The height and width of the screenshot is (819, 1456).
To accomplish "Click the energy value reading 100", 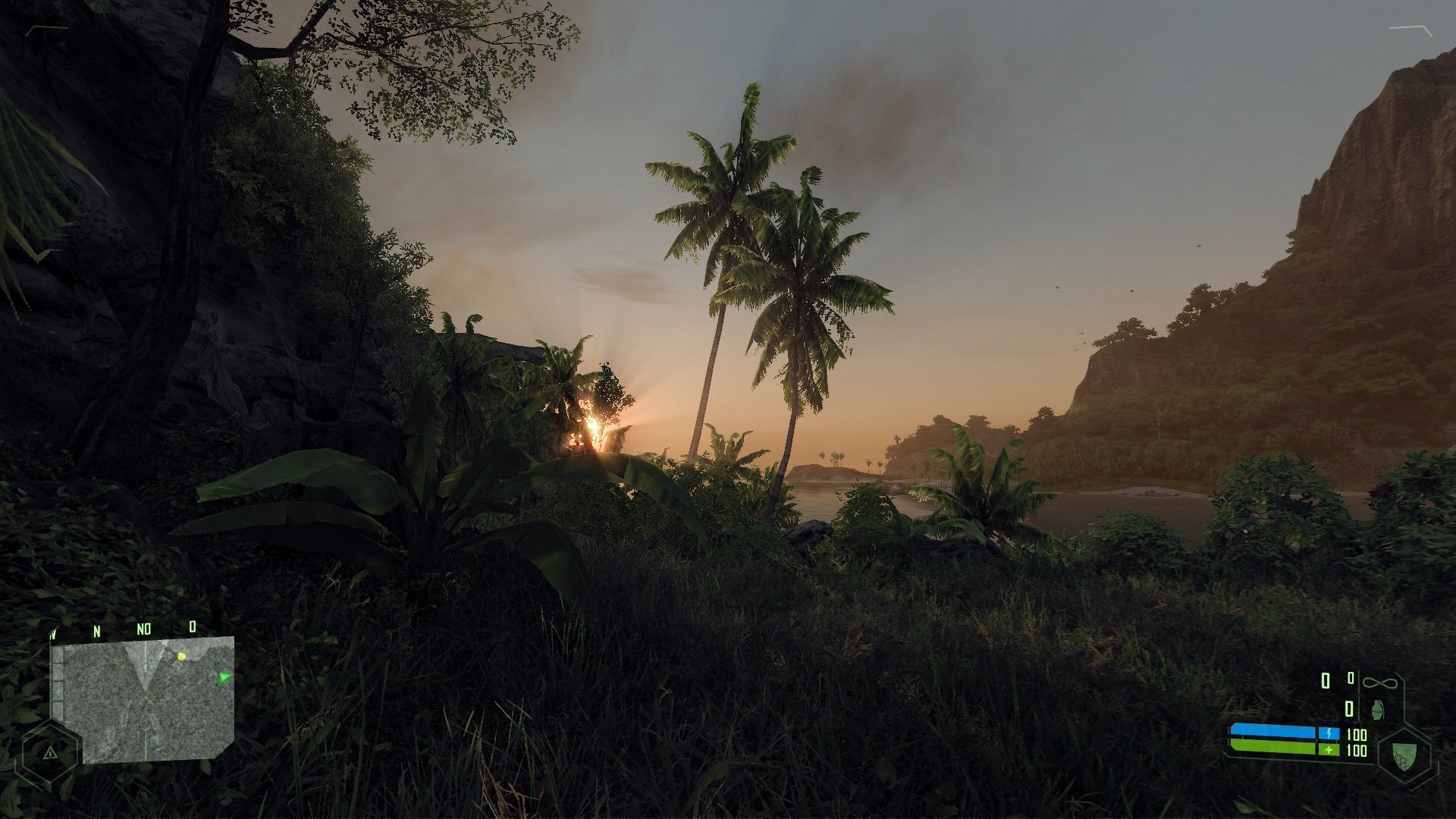I will pyautogui.click(x=1356, y=736).
